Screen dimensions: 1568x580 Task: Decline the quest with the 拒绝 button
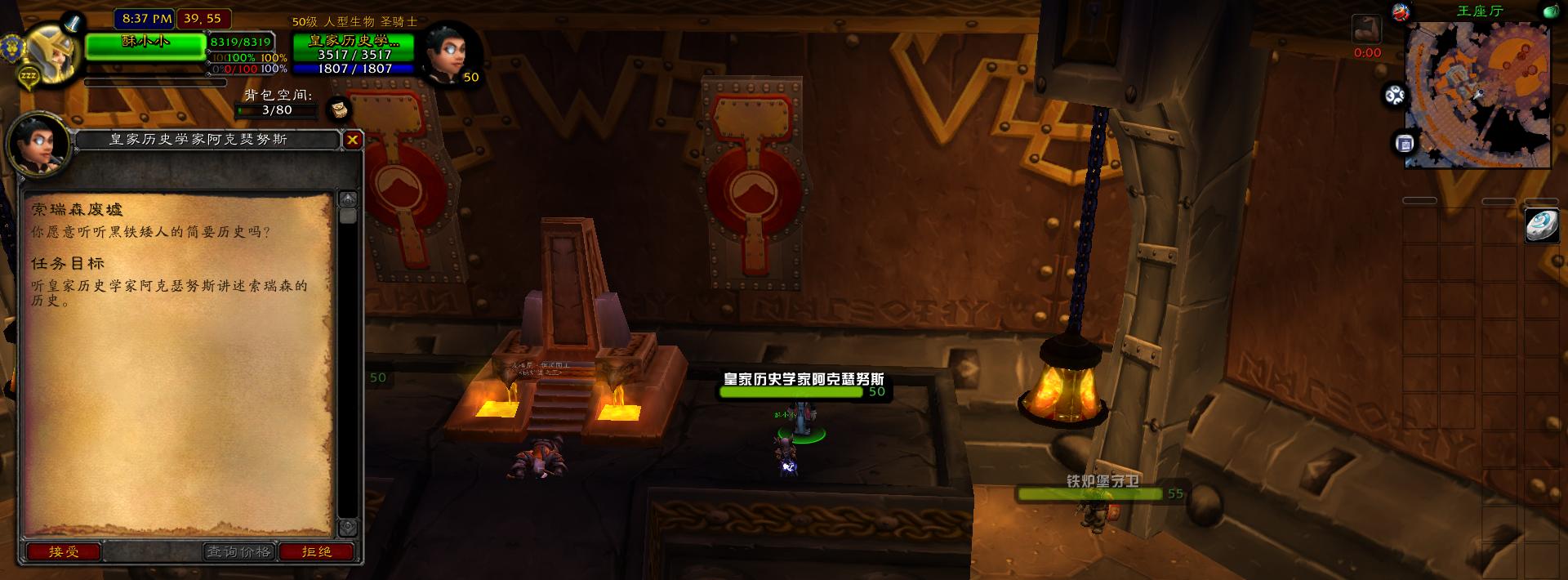point(317,552)
